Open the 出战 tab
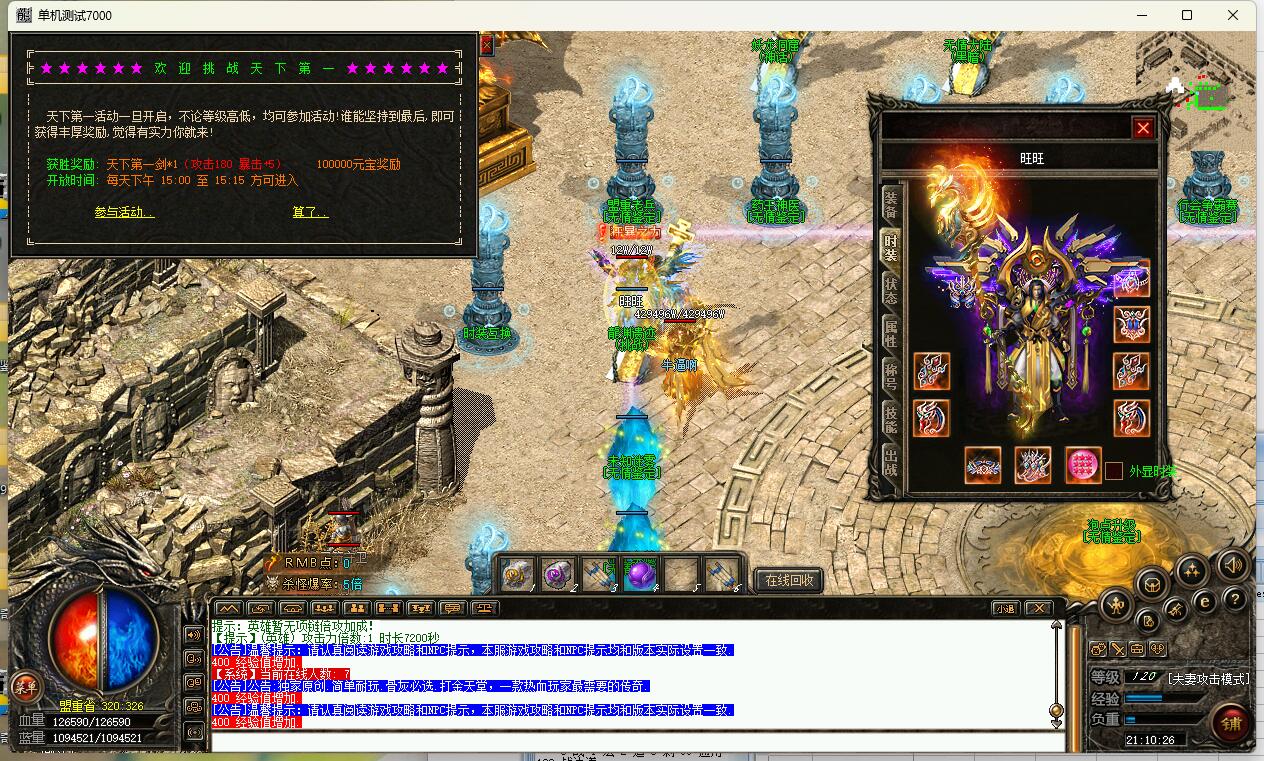The image size is (1264, 761). 891,462
